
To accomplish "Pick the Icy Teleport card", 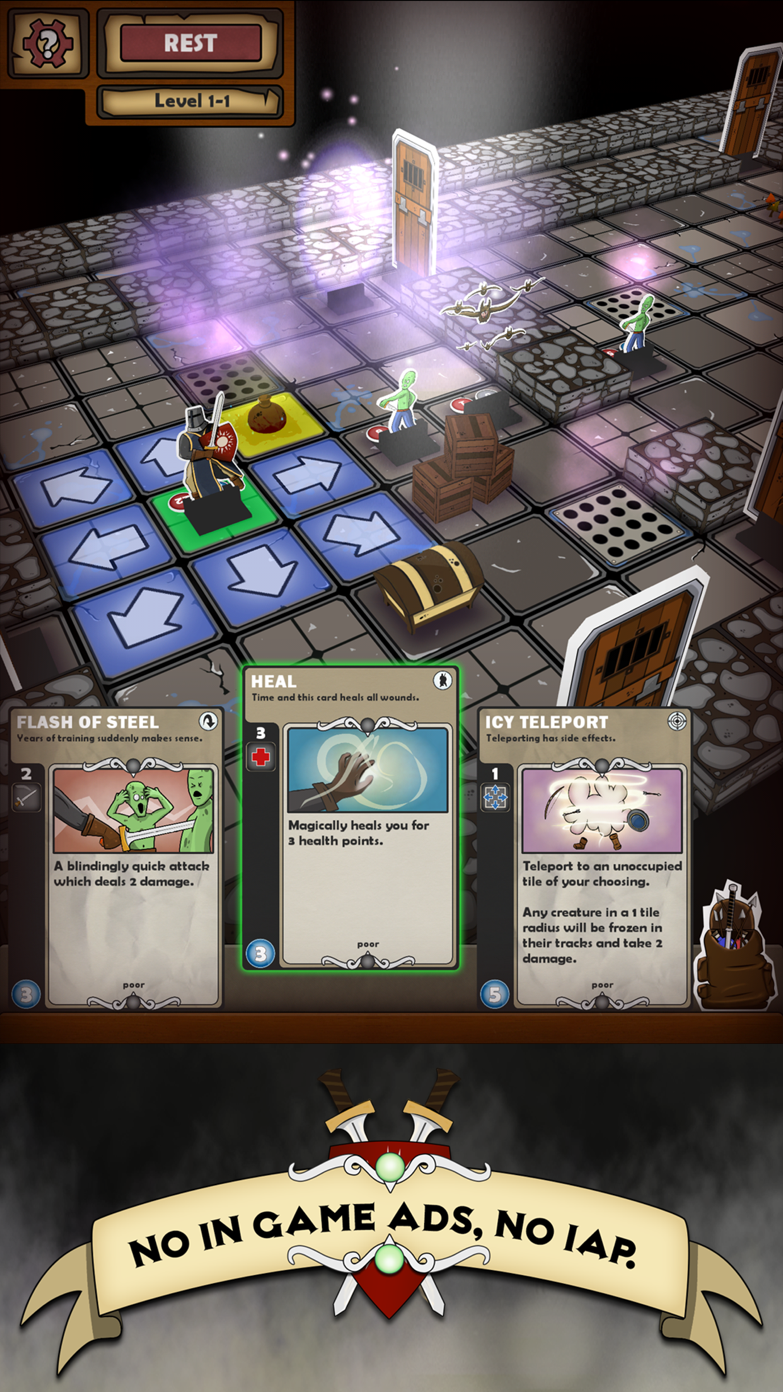I will 586,858.
